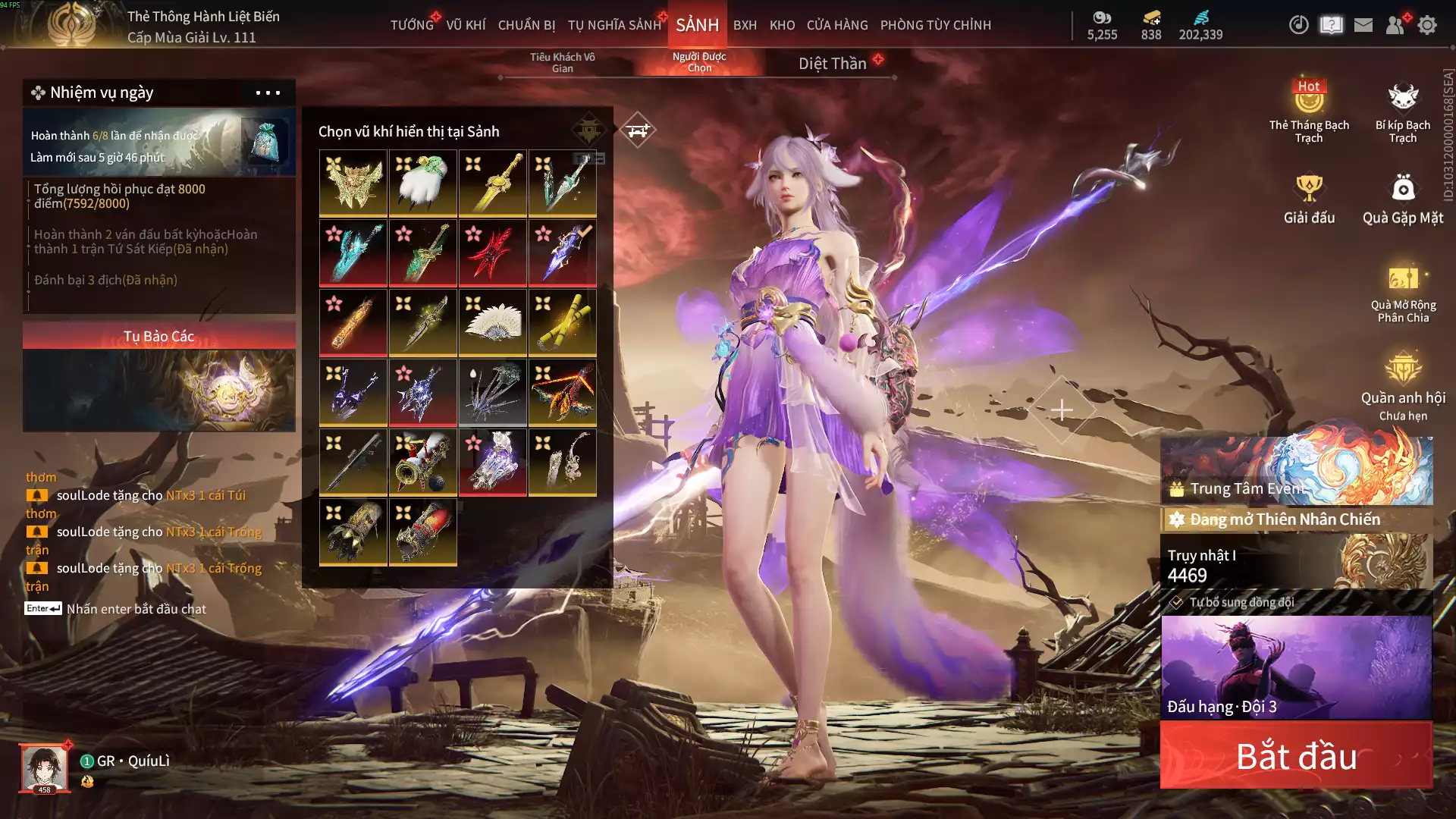1456x819 pixels.
Task: Go to CỬA HÀNG shop
Action: coord(837,25)
